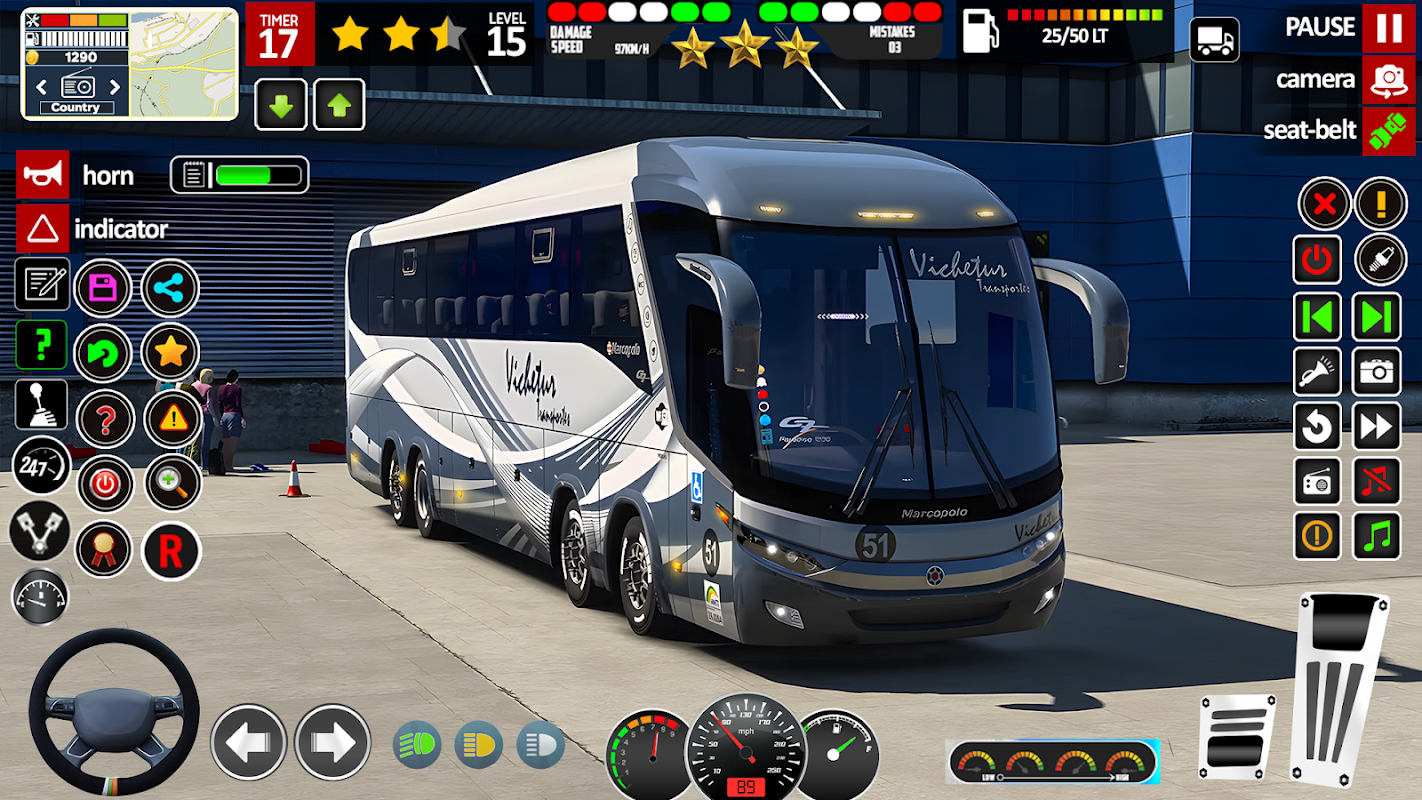Viewport: 1422px width, 800px height.
Task: Sound the horn
Action: [43, 175]
